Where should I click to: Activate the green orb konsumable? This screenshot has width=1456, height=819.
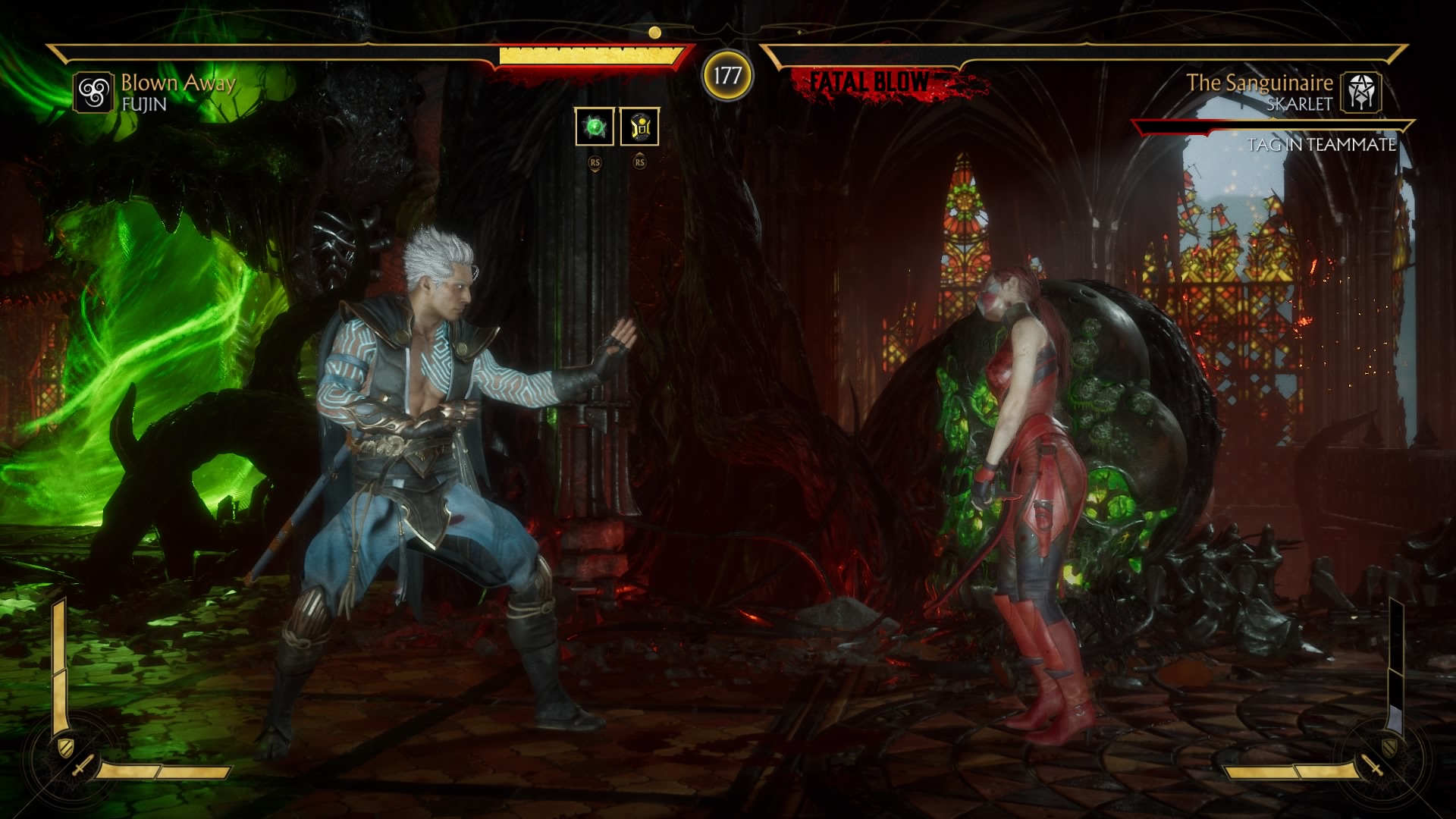click(x=595, y=126)
